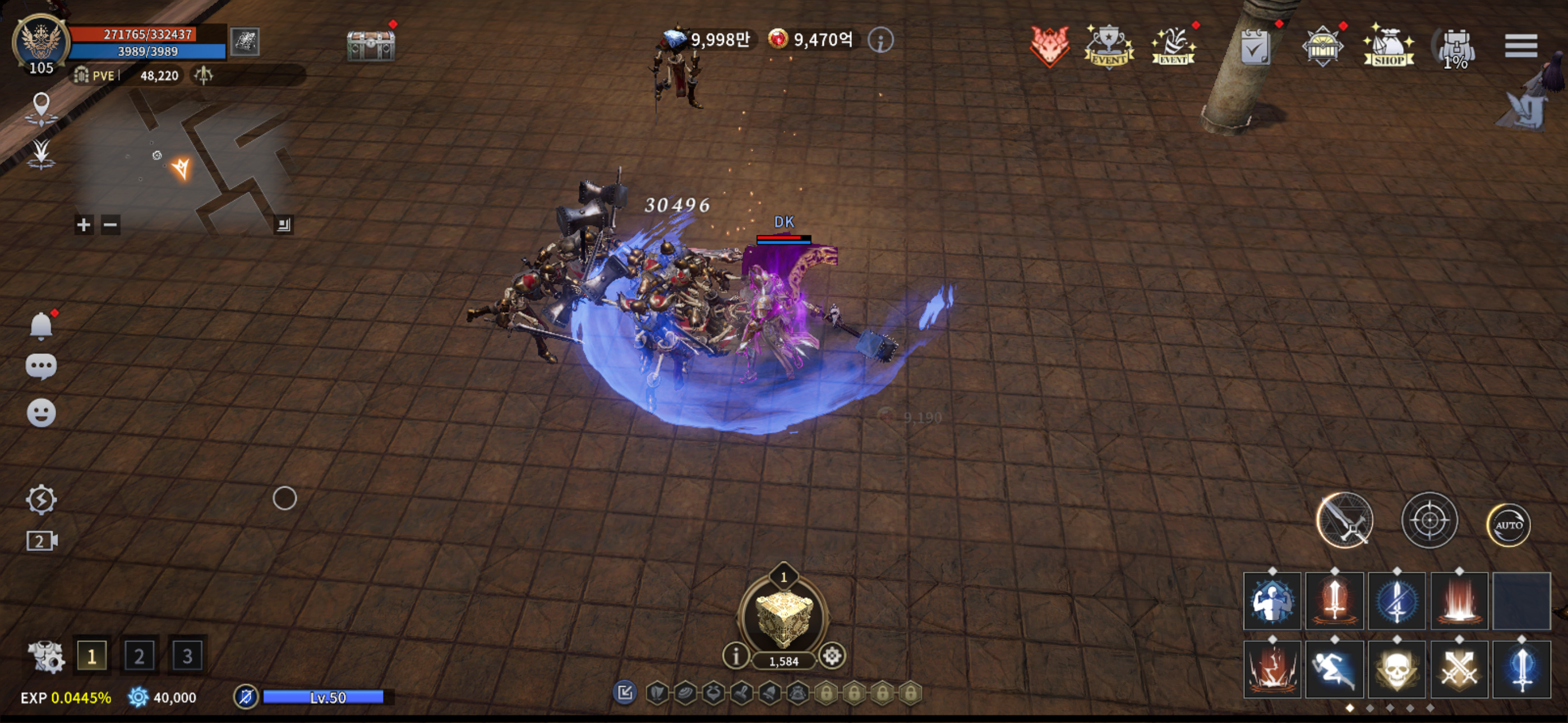The image size is (1568, 723).
Task: Show currency info with the i button
Action: click(x=880, y=40)
